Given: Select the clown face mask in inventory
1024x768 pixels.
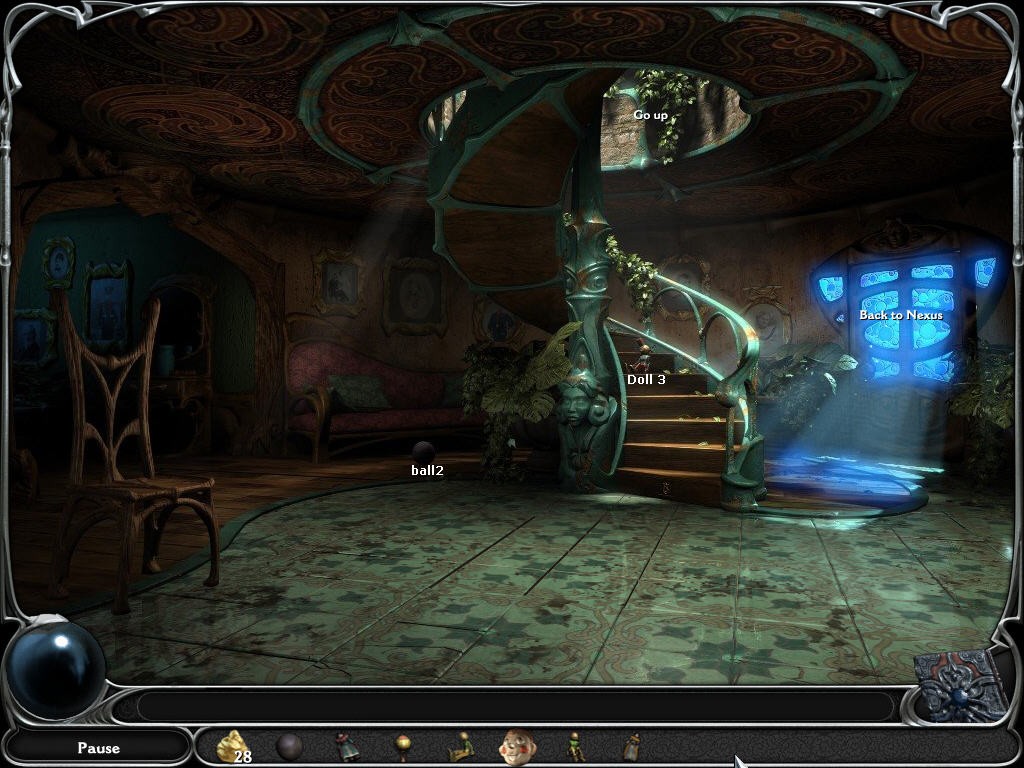Looking at the screenshot, I should 516,746.
